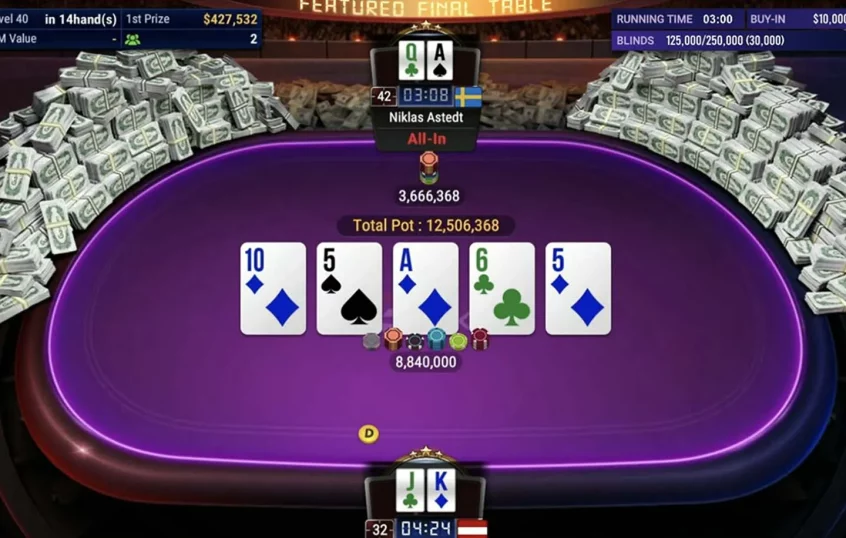This screenshot has height=538, width=846.
Task: Click the green players remaining icon
Action: 132,40
